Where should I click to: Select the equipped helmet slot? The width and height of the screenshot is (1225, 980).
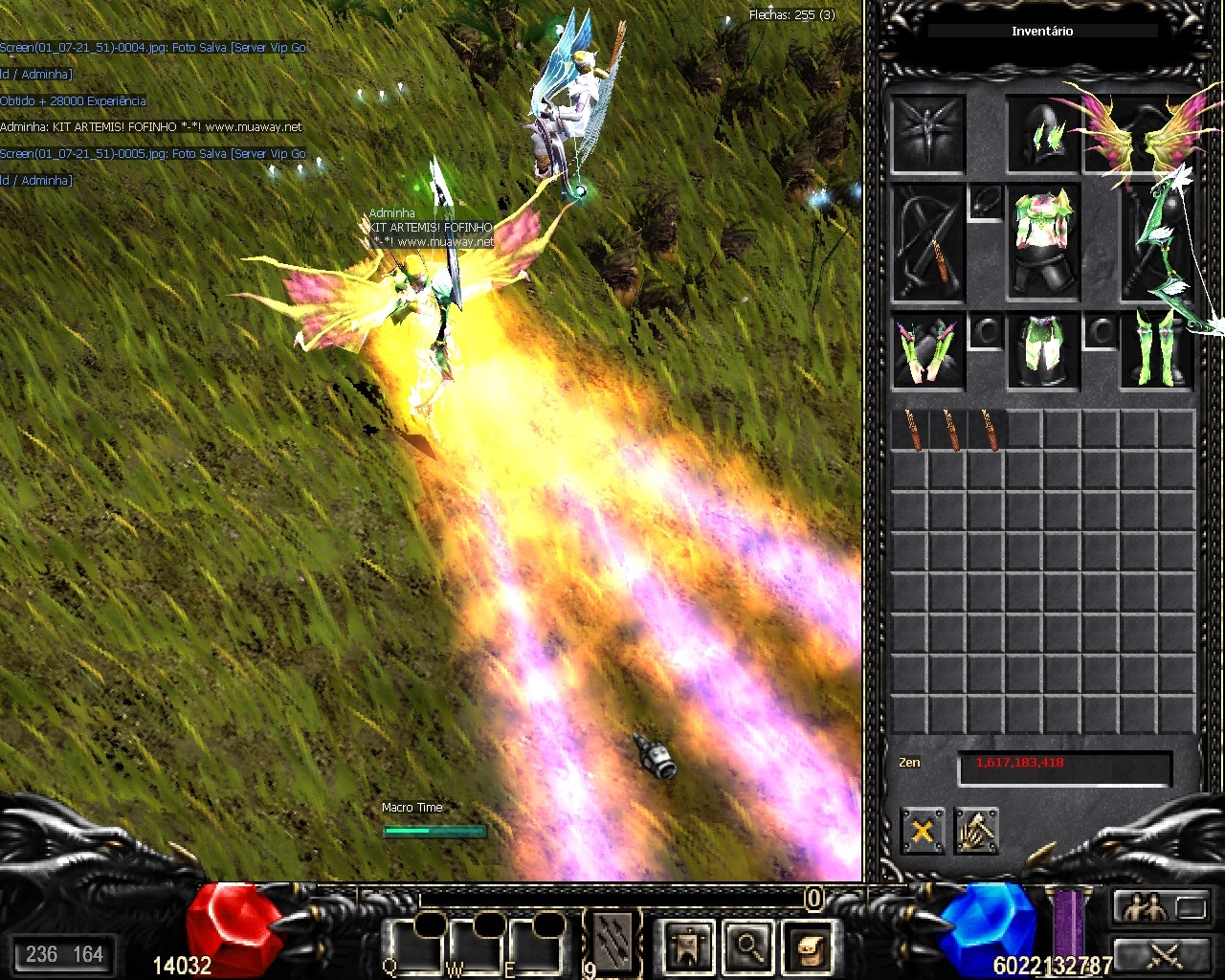(x=1042, y=133)
